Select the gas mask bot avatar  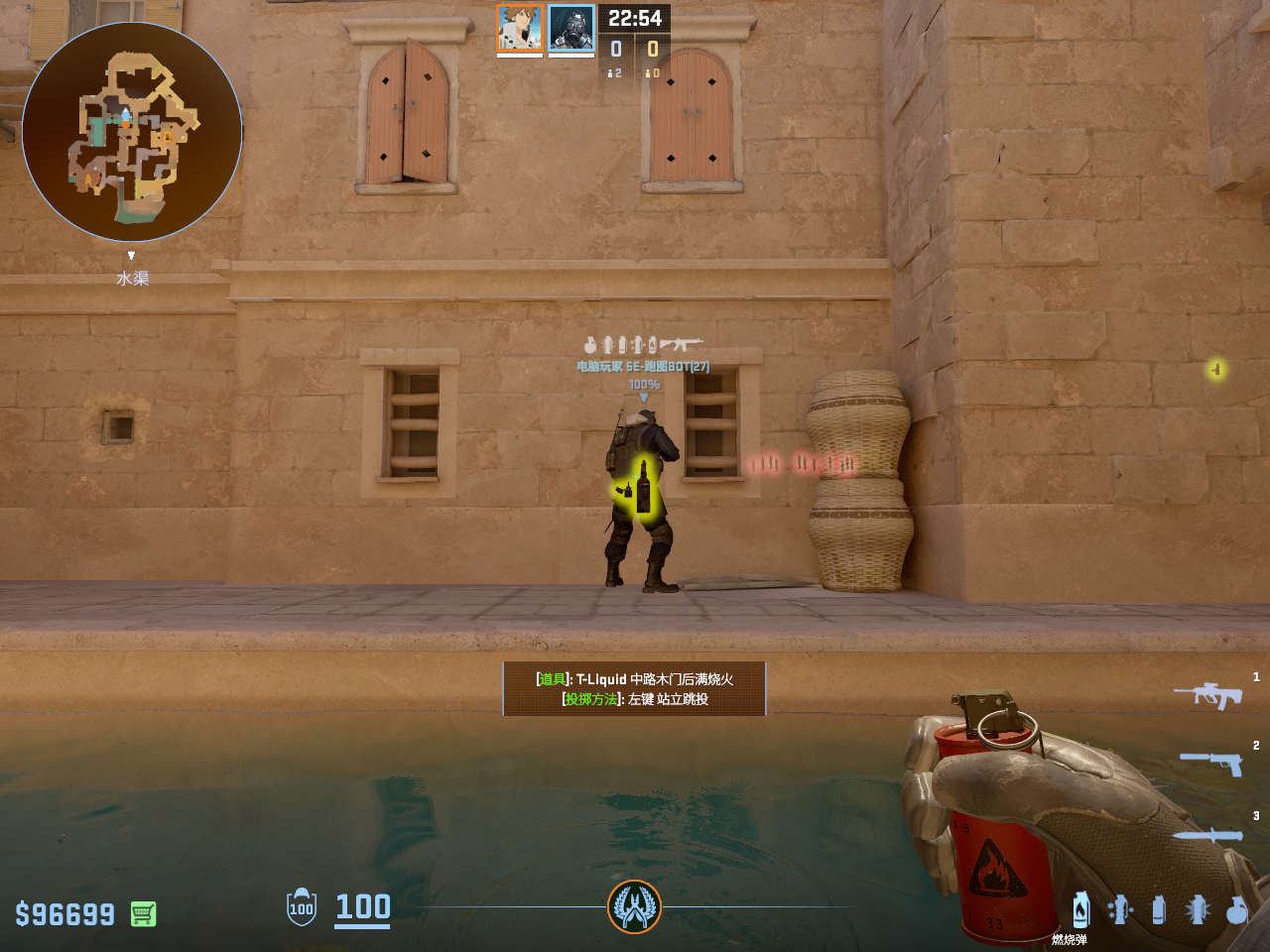571,28
